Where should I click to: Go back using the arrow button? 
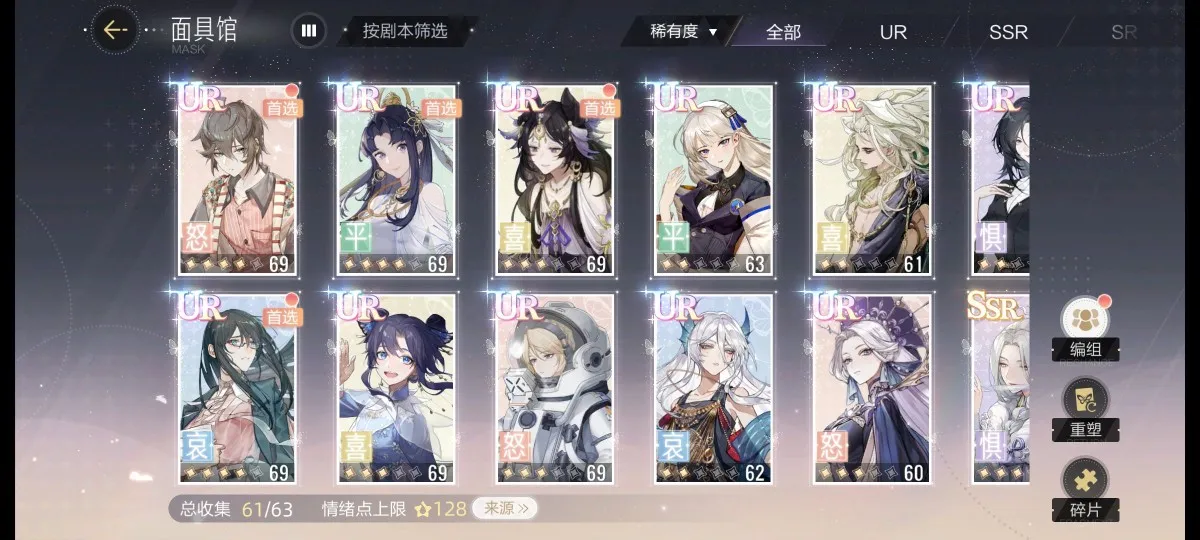coord(115,30)
